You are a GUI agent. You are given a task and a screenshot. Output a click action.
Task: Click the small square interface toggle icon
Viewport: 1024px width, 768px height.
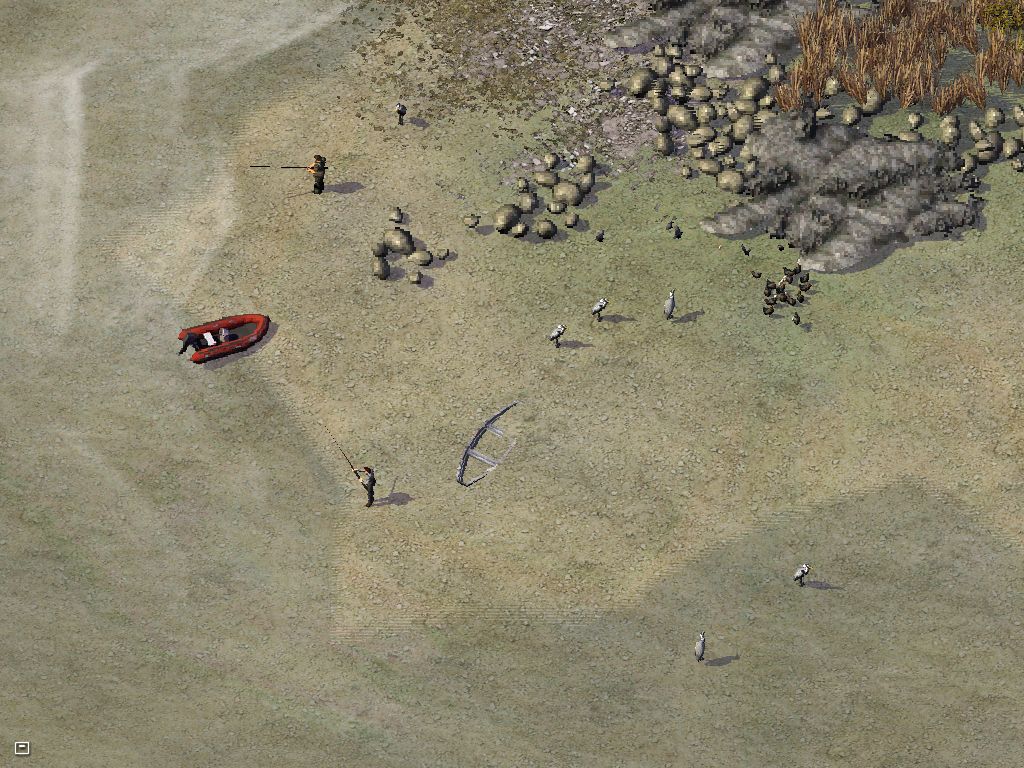[x=22, y=747]
